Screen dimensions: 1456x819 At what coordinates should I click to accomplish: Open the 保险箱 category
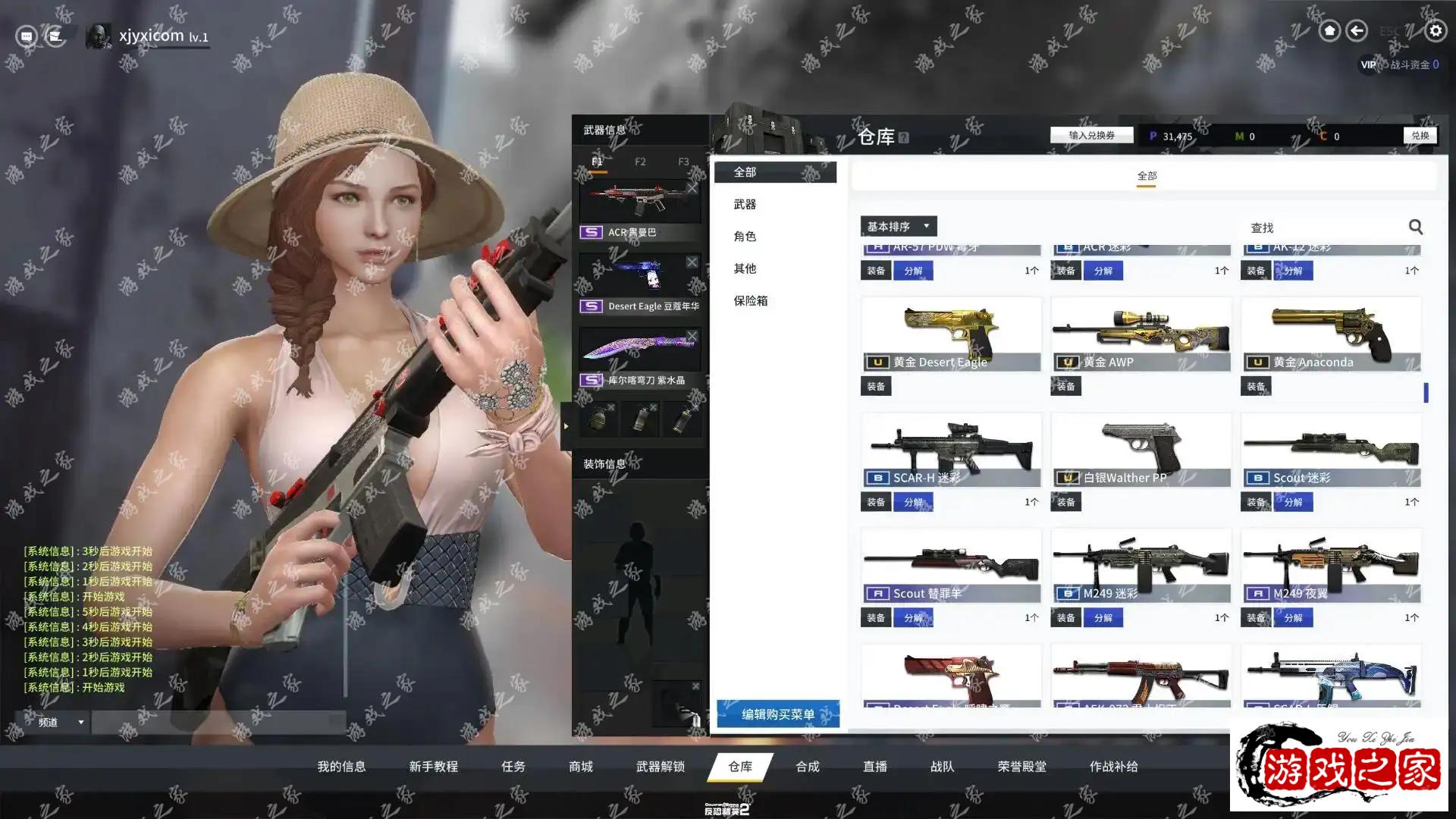tap(750, 300)
